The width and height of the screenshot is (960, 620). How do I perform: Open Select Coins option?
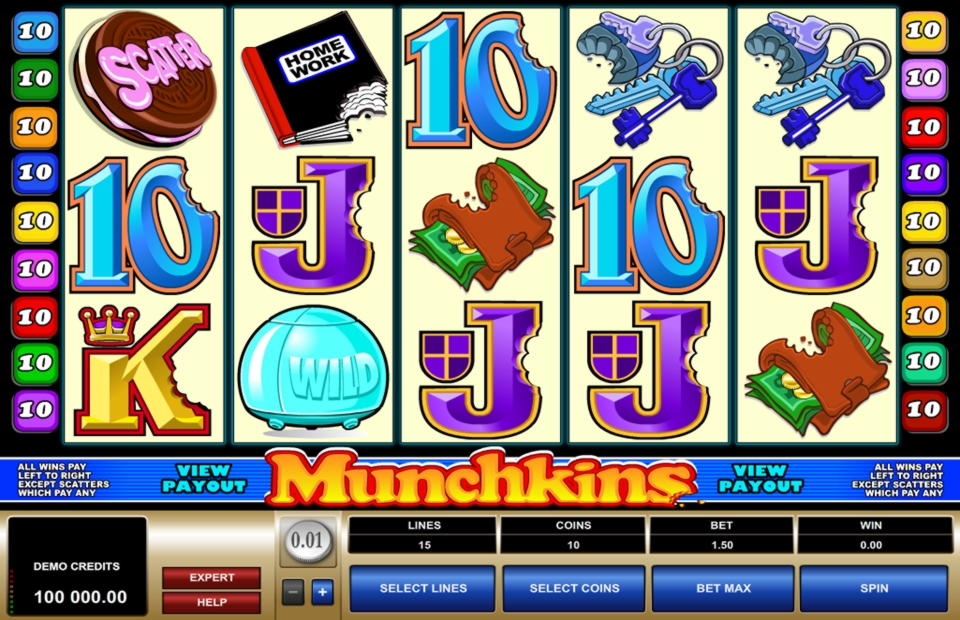[x=574, y=588]
